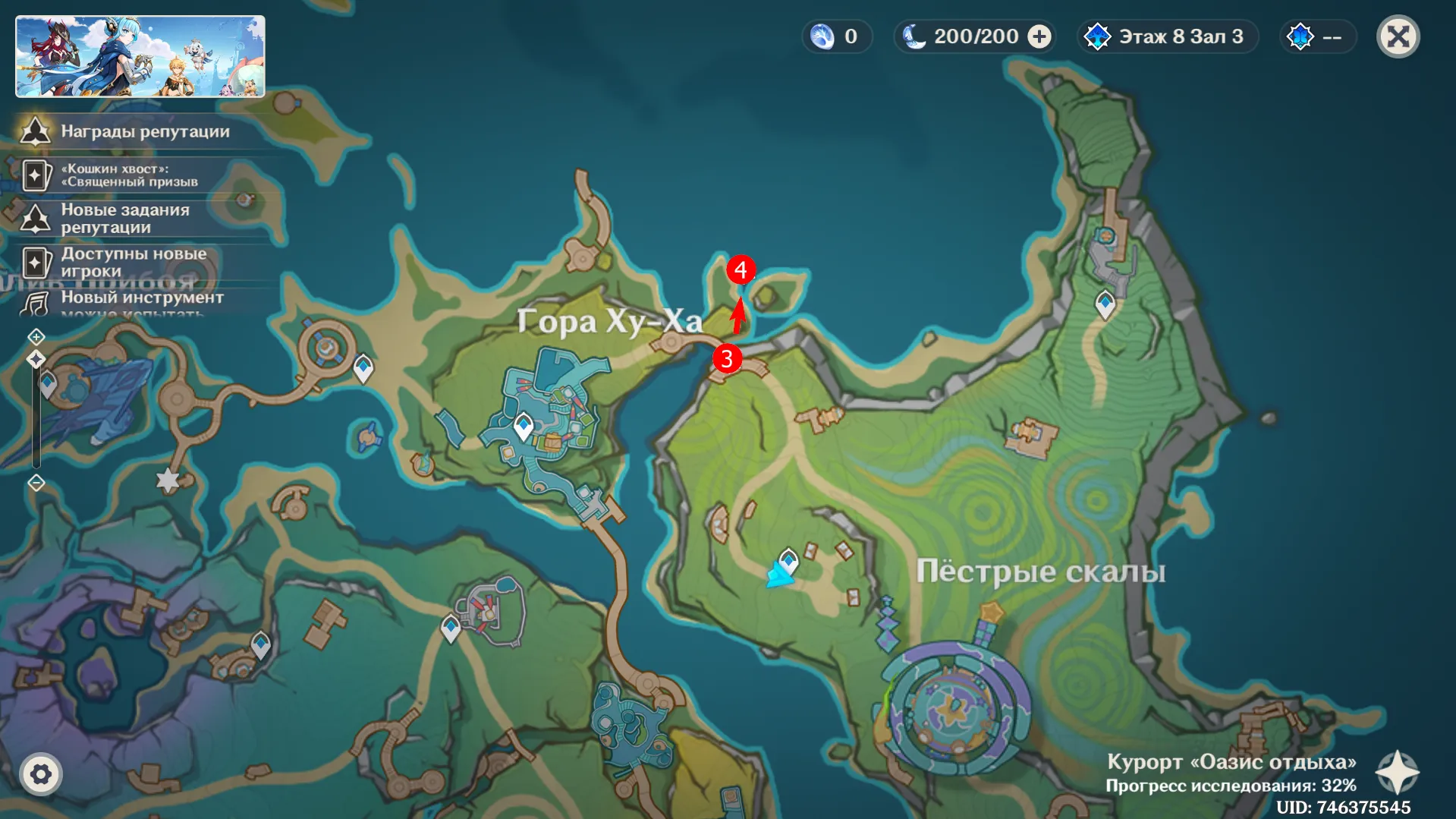This screenshot has height=819, width=1456.
Task: Open the «Кошкин хвост» Священный призыв notice
Action: 129,175
